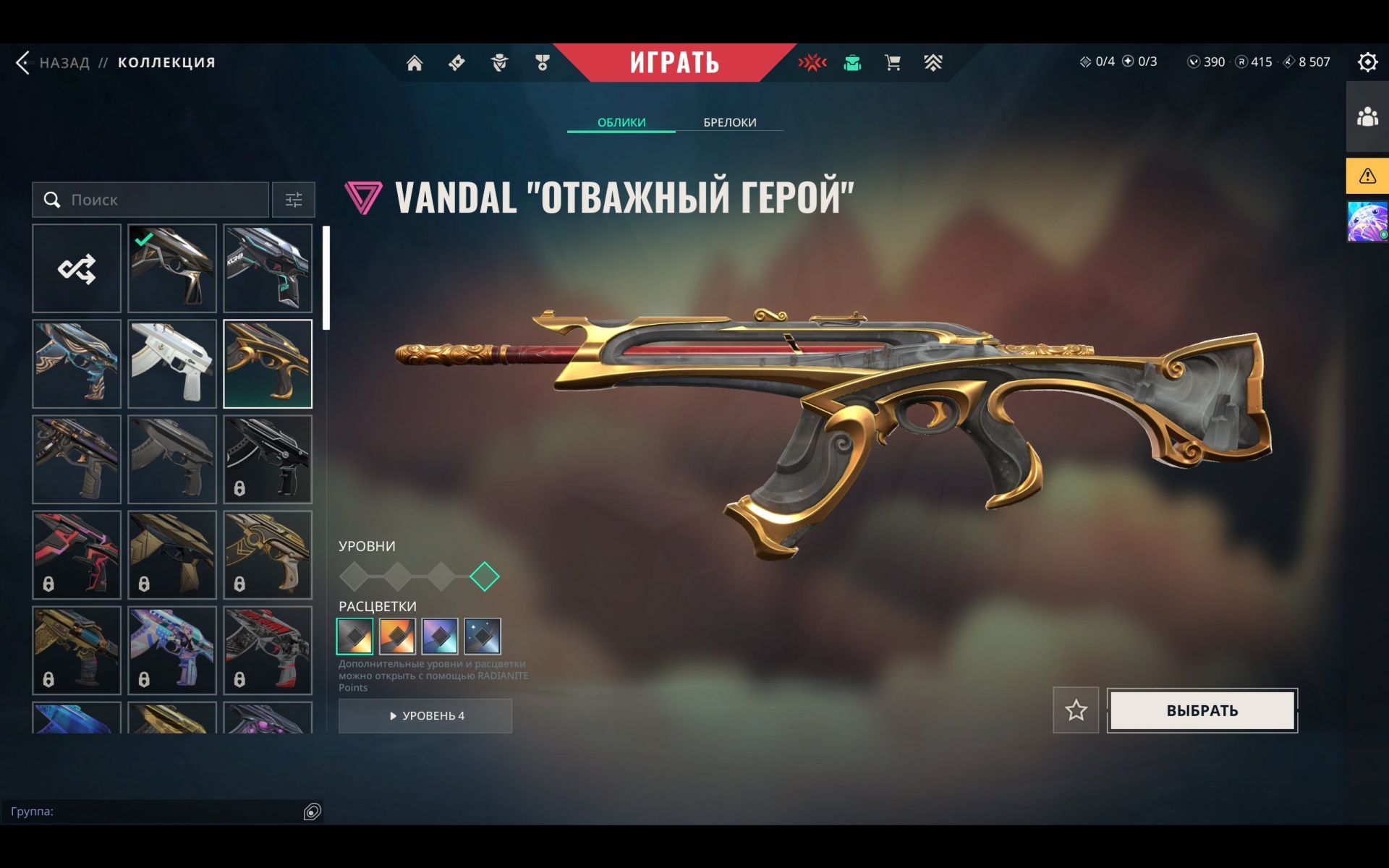Pick the currently equipped checkmarked Vandal skin

172,268
